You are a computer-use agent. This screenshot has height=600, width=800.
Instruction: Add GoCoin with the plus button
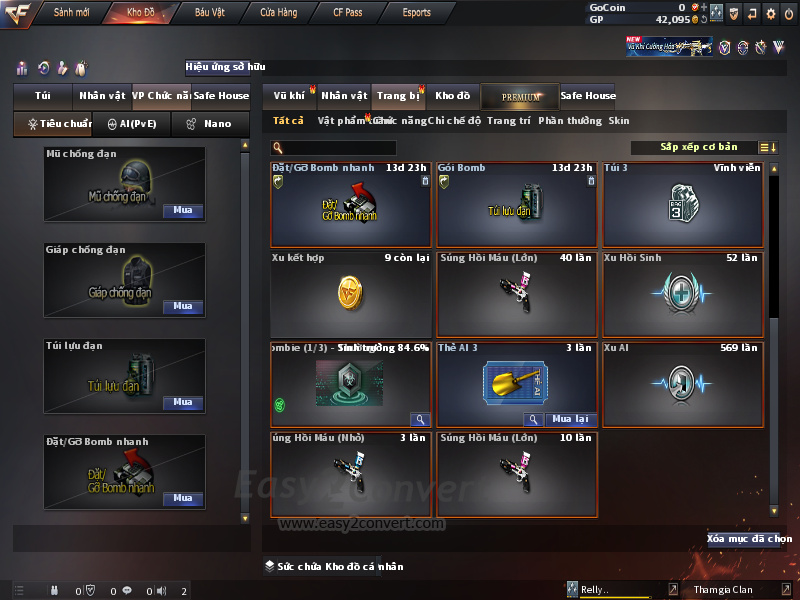(x=704, y=7)
